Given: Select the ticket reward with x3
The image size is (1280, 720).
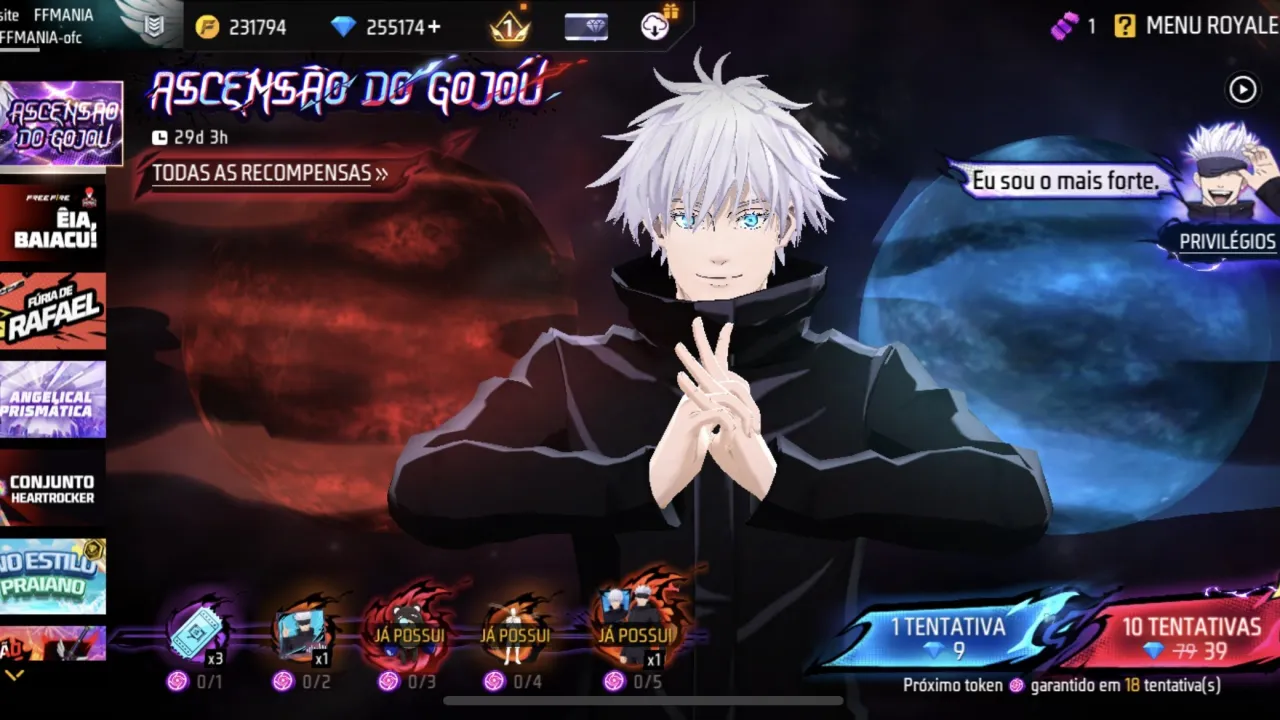Looking at the screenshot, I should click(x=196, y=632).
